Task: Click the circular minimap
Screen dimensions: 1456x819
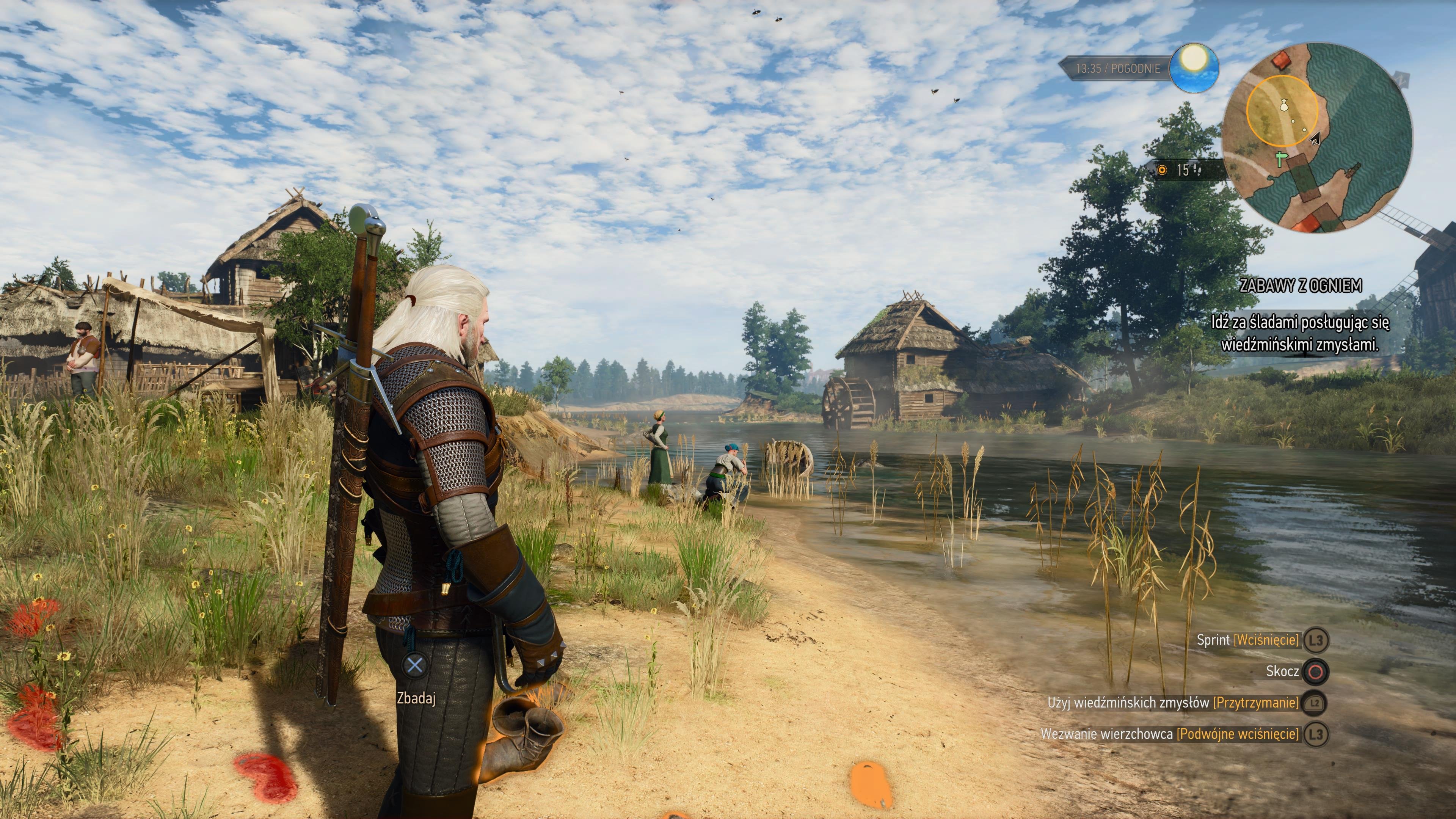Action: (1317, 137)
